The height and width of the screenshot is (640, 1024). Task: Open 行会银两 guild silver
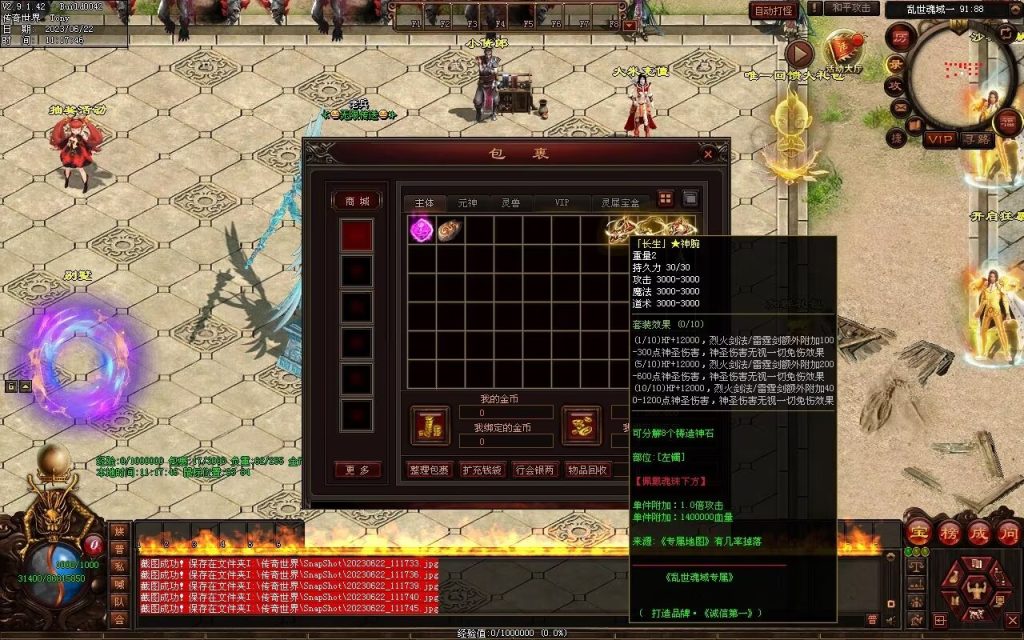pyautogui.click(x=534, y=469)
